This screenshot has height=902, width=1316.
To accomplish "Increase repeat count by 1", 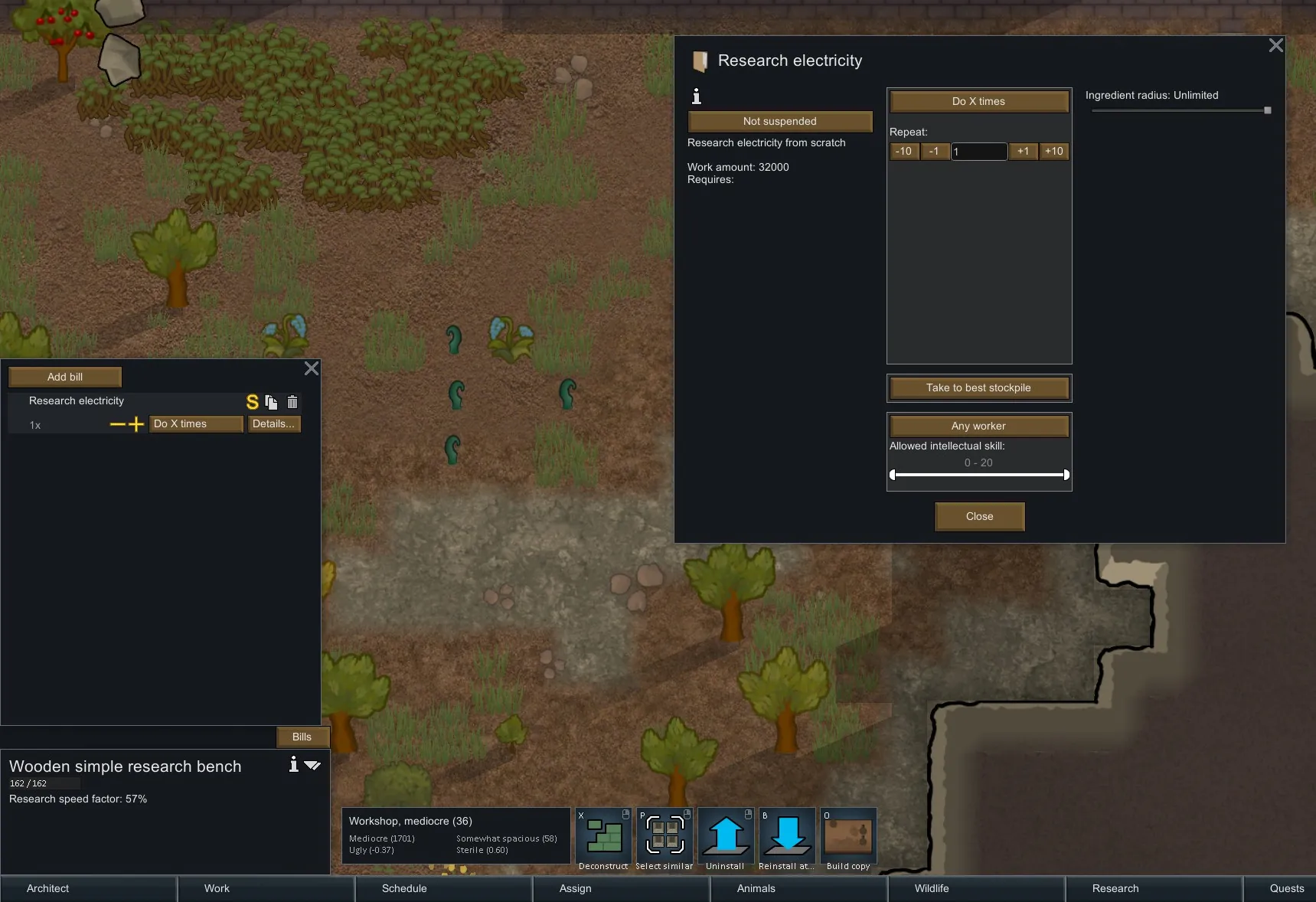I will (1023, 152).
